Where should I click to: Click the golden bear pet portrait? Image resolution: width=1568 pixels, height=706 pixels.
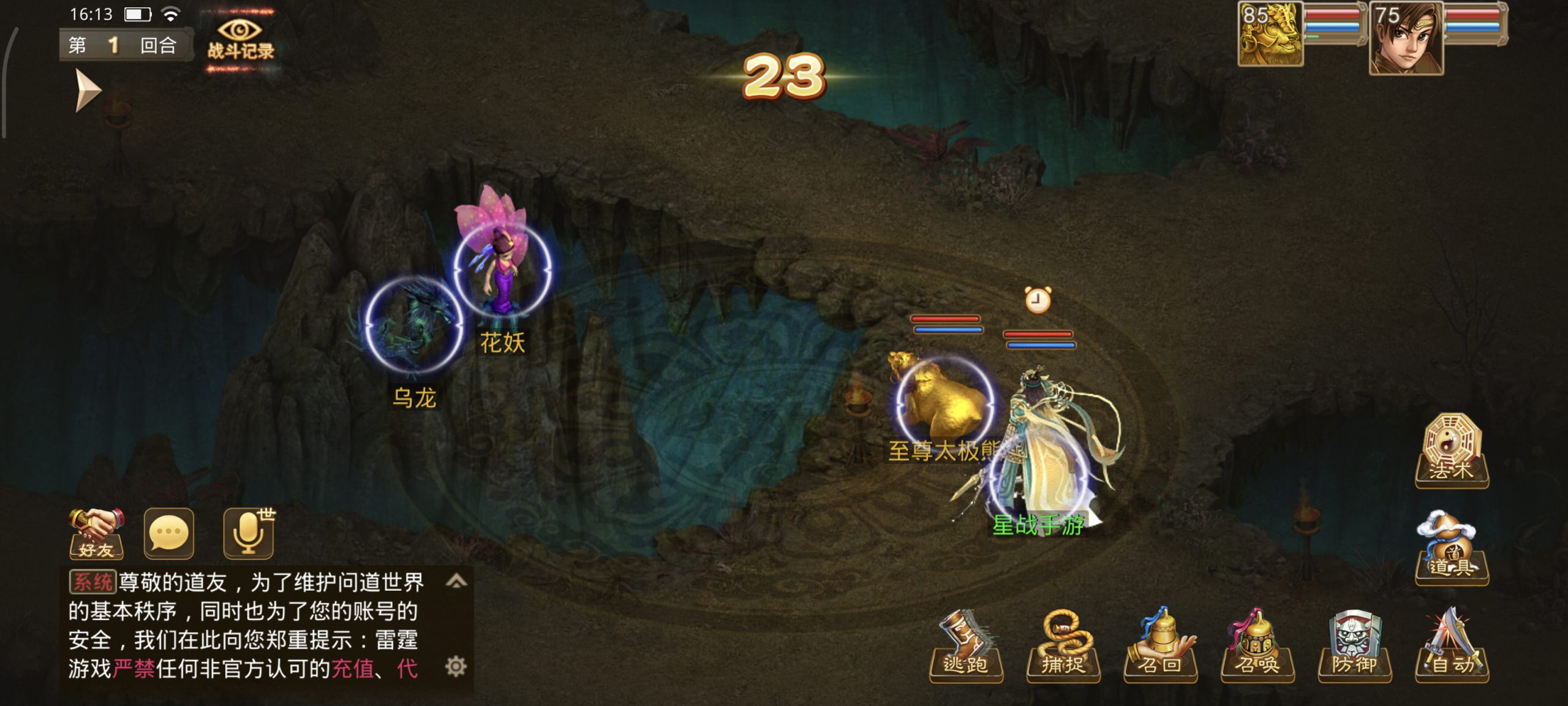pos(1270,36)
